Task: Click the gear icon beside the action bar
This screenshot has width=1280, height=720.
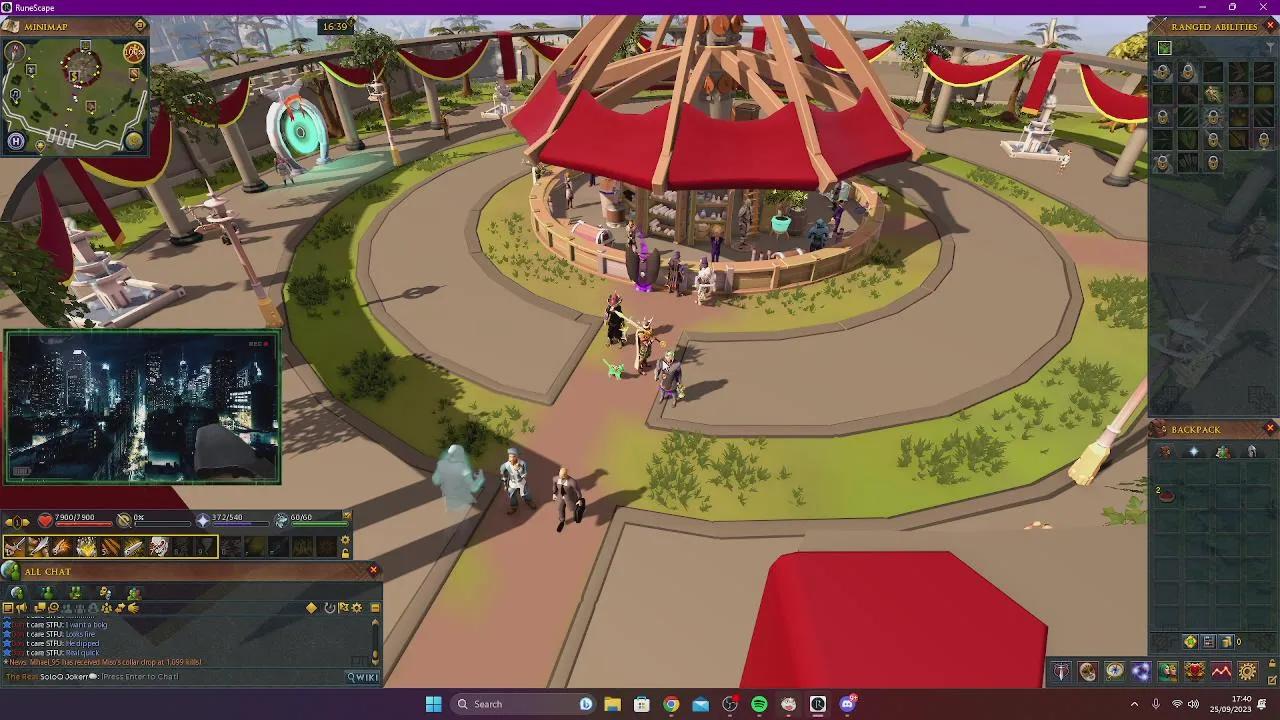Action: 345,540
